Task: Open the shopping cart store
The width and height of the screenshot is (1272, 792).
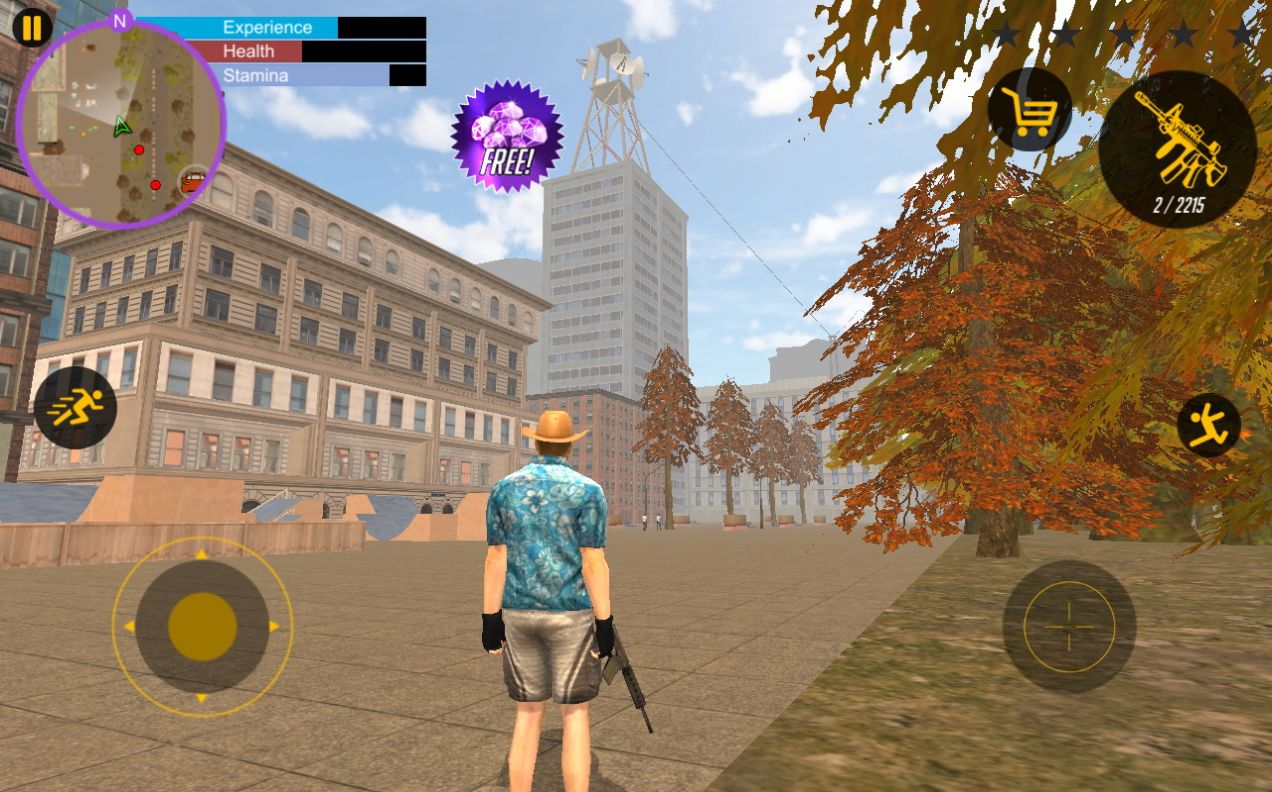Action: (1029, 110)
